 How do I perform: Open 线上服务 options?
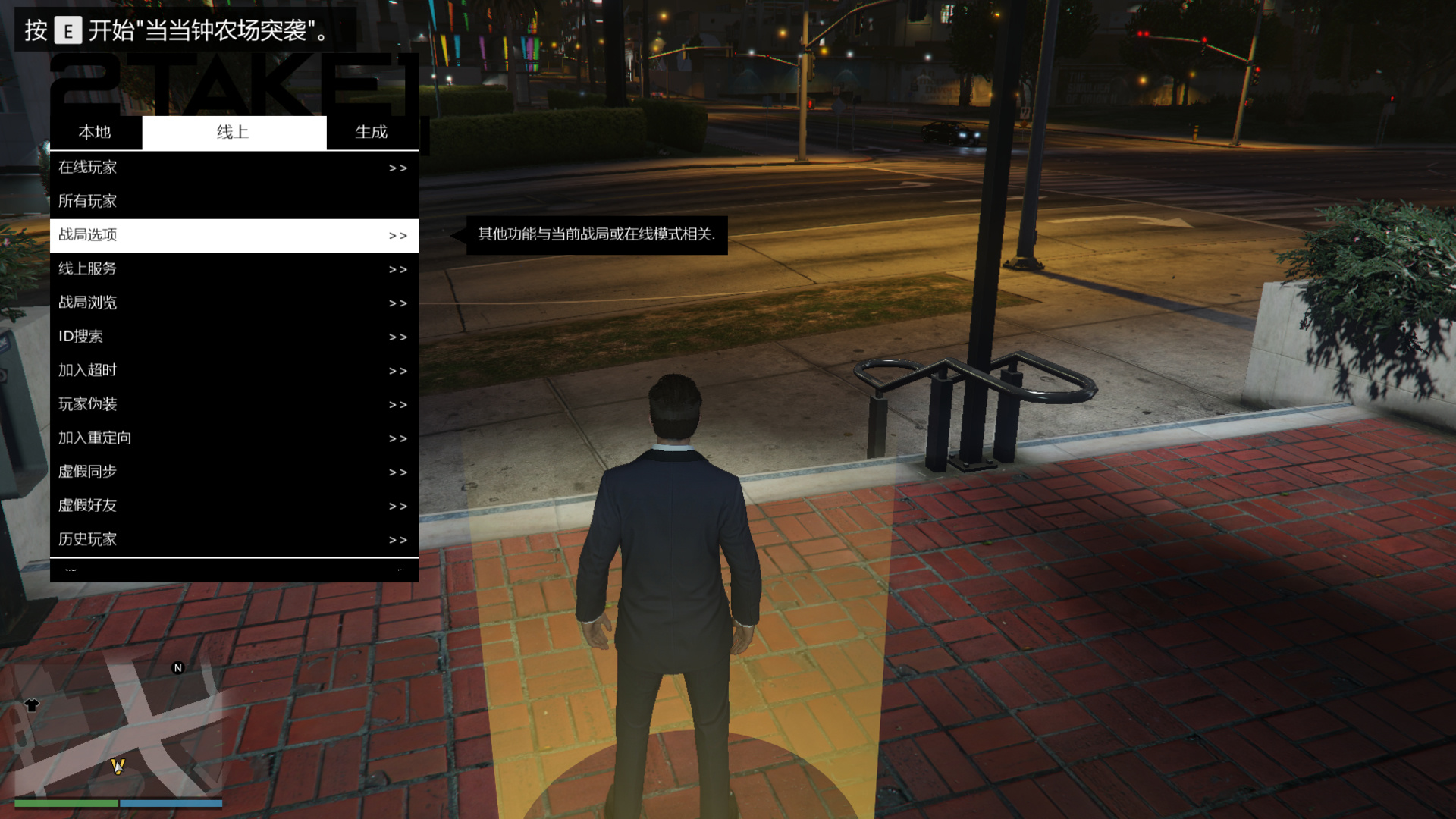click(234, 269)
